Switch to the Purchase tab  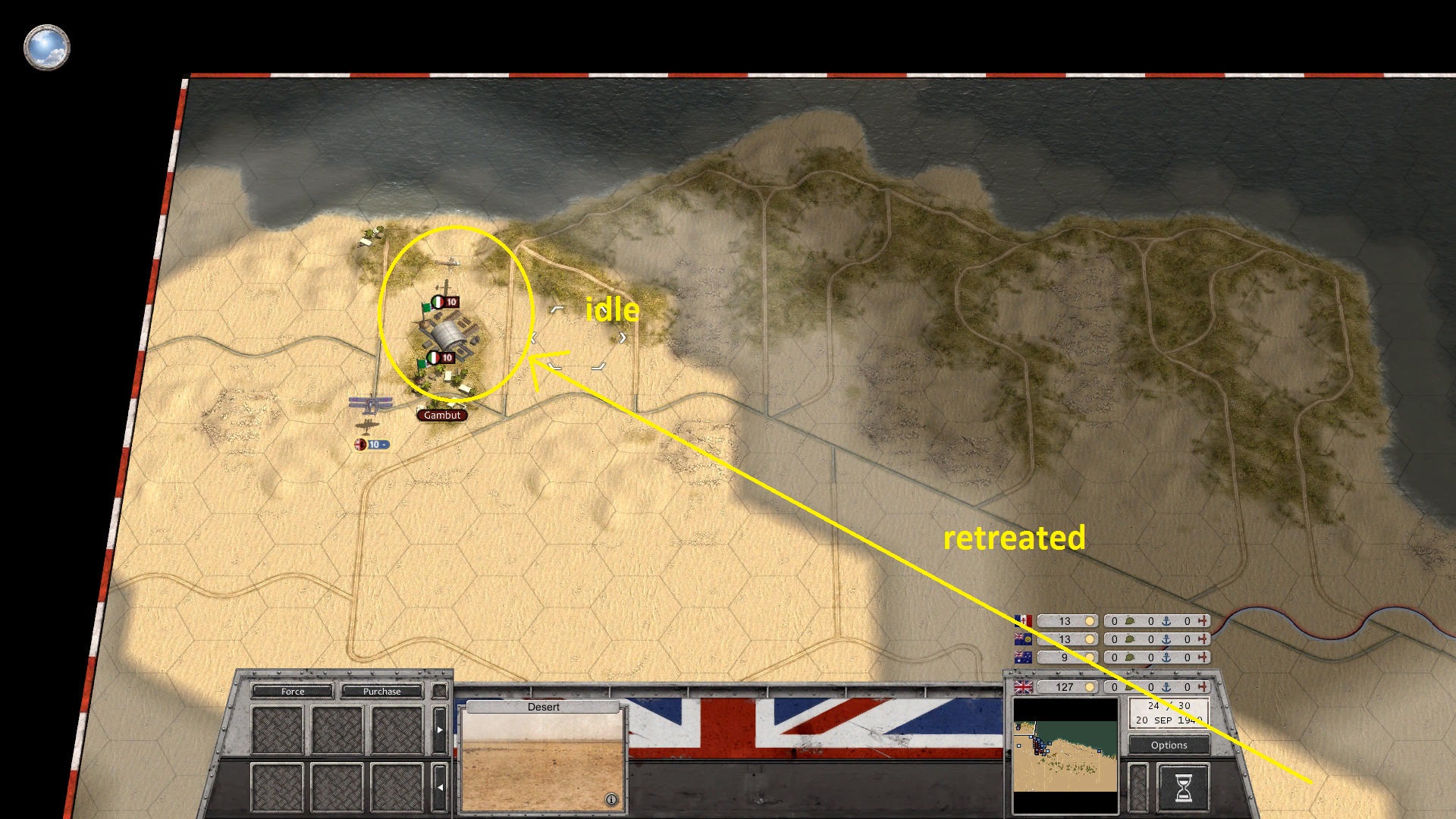point(381,692)
